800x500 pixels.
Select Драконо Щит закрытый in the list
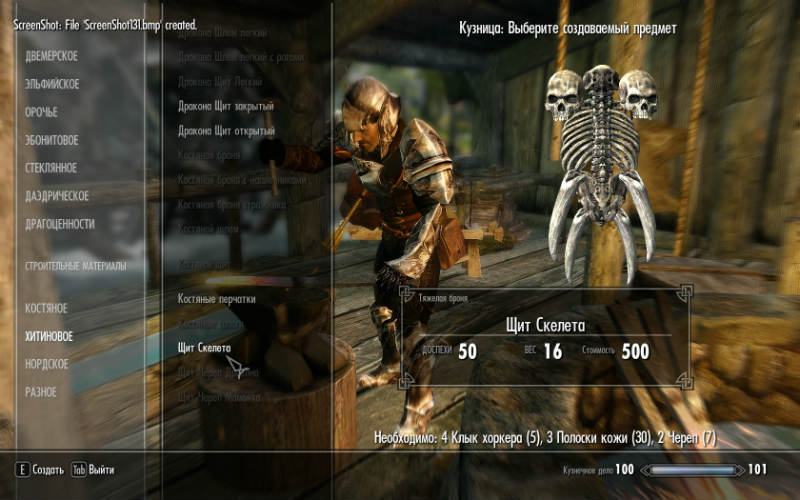point(226,106)
